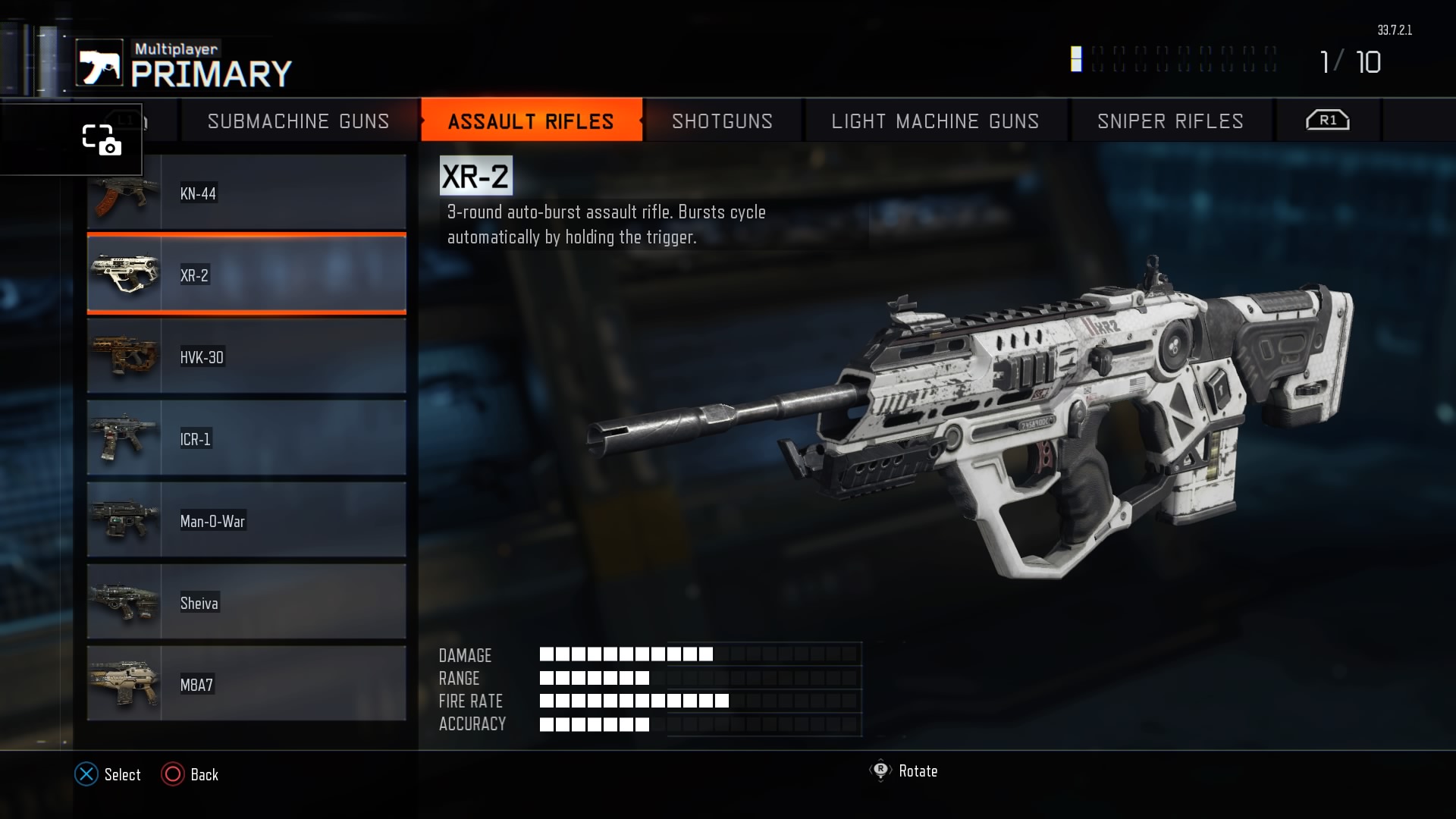Pick the HVK-30 rifle
1456x819 pixels.
coord(246,356)
